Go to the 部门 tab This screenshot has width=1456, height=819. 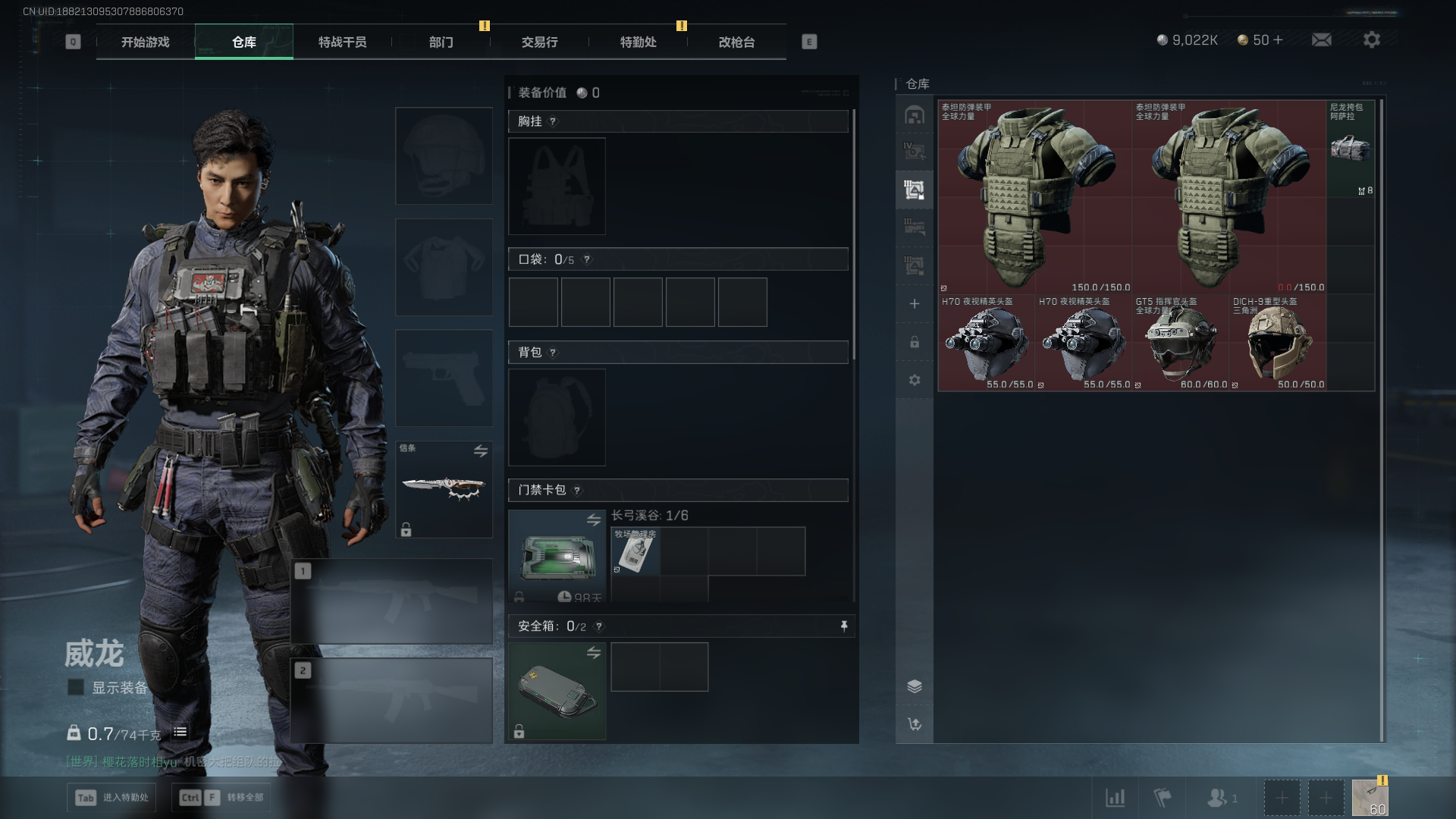[441, 42]
